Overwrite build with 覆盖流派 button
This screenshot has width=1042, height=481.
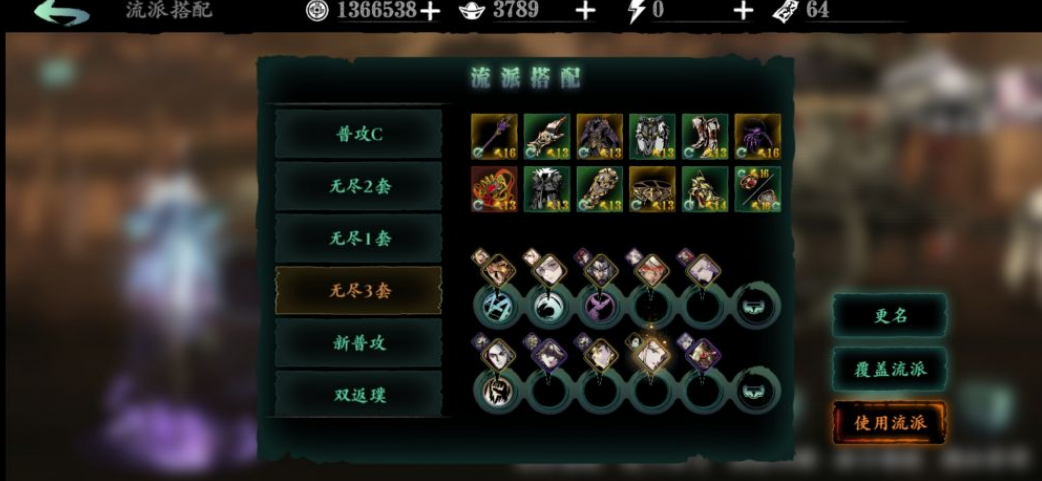(x=889, y=368)
